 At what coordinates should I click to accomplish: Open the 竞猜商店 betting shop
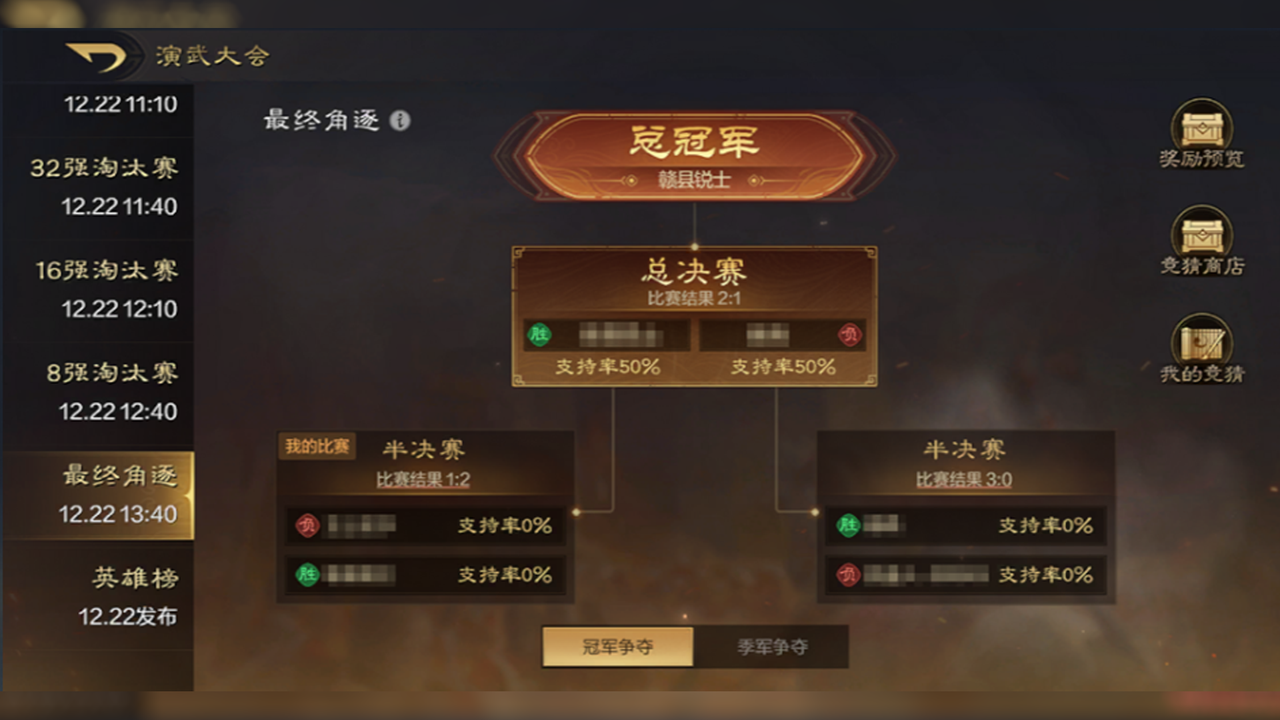[1200, 243]
